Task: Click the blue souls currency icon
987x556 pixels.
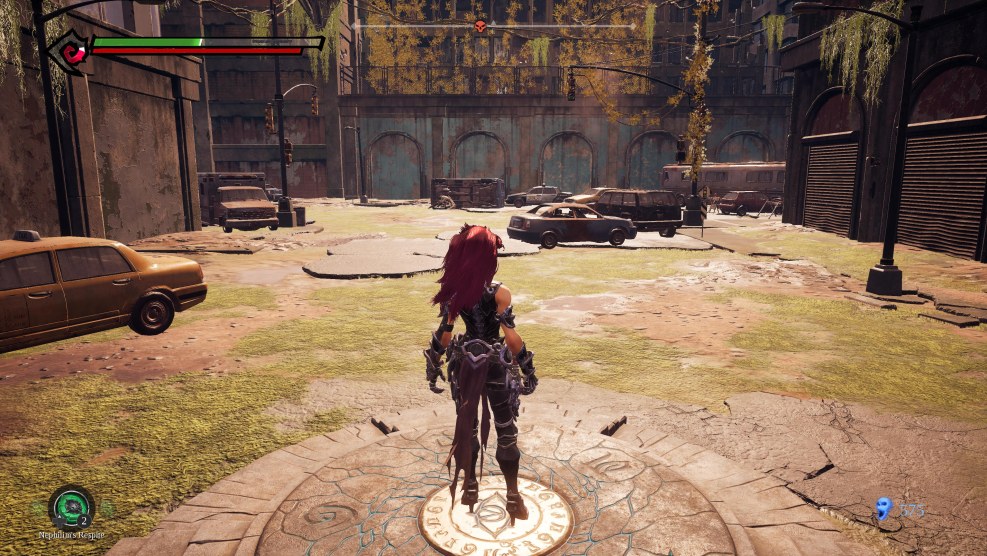Action: (883, 509)
